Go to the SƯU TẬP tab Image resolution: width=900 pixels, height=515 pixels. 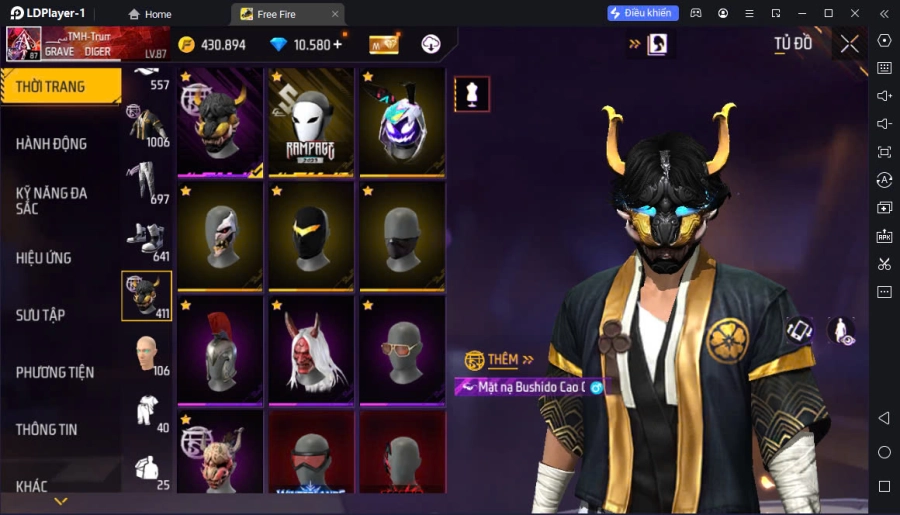41,315
